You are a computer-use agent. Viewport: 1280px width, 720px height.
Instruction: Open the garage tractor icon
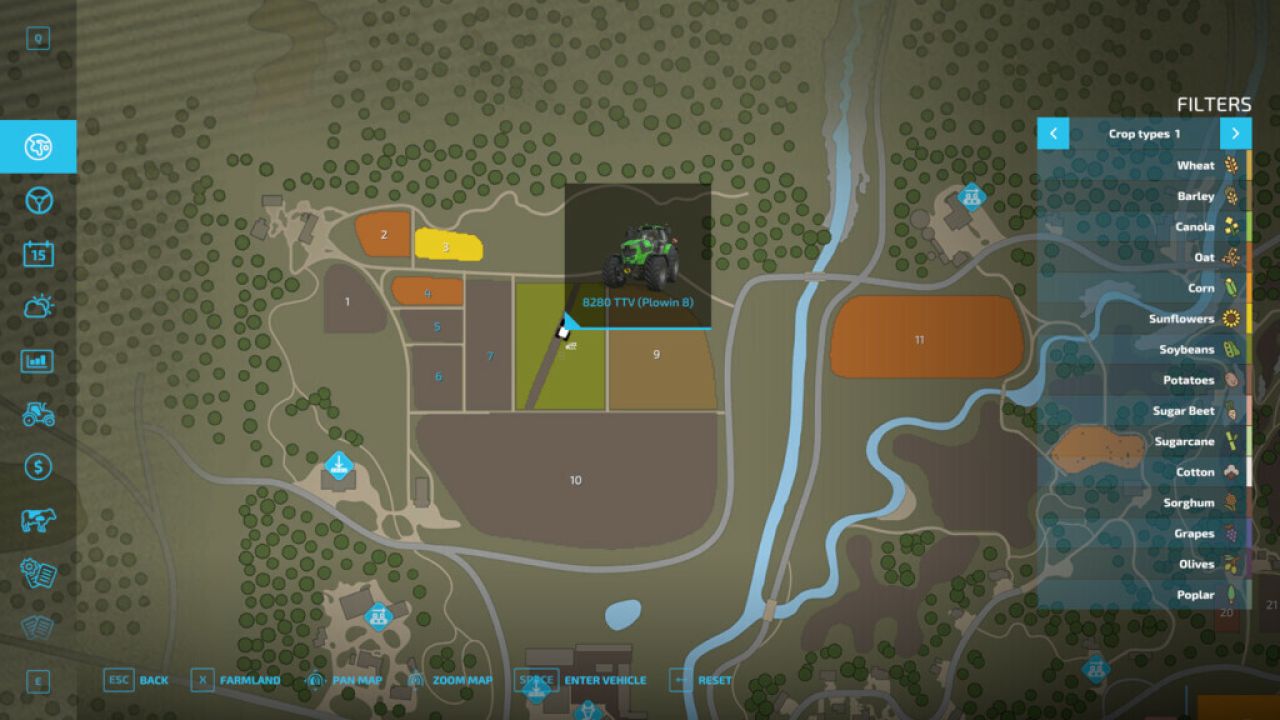pyautogui.click(x=37, y=412)
